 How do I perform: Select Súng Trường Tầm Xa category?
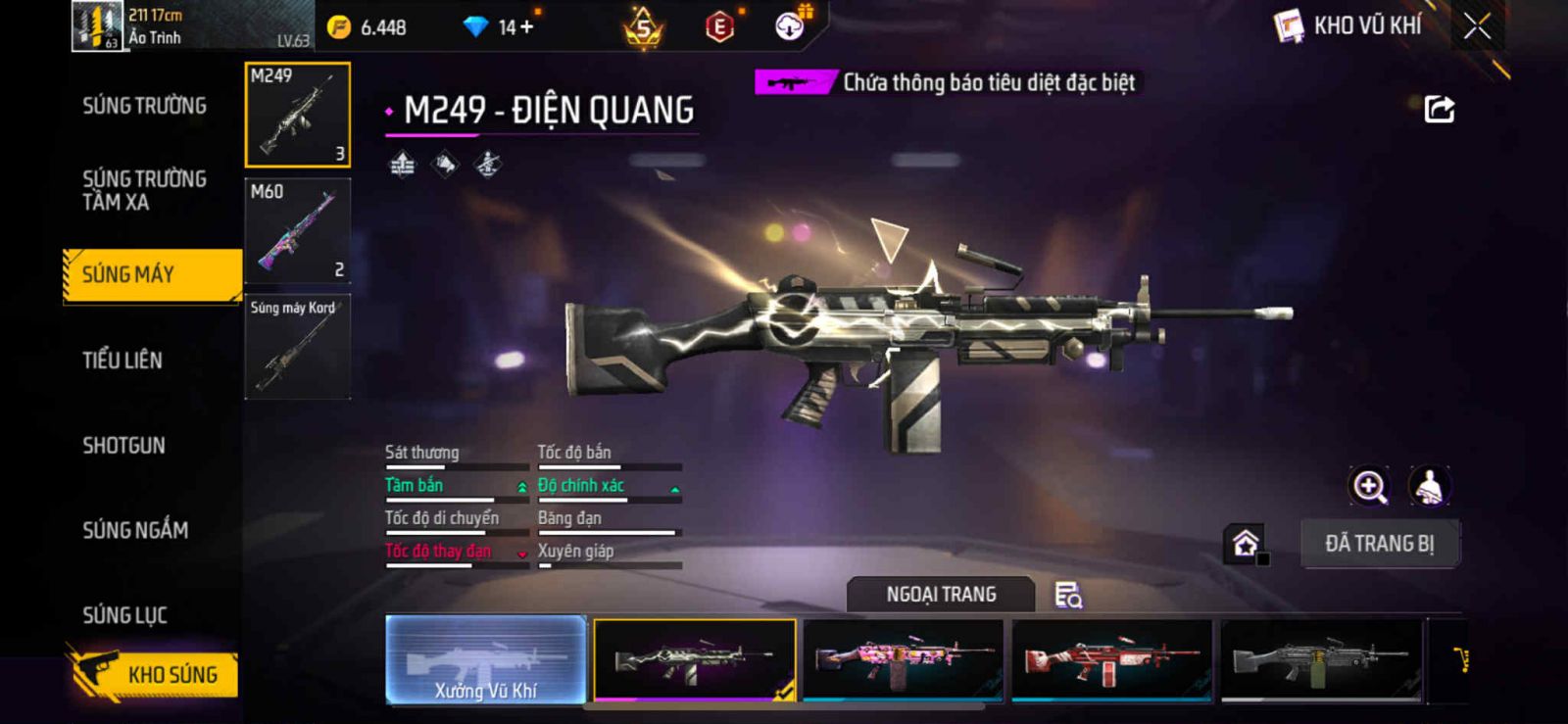pos(144,190)
